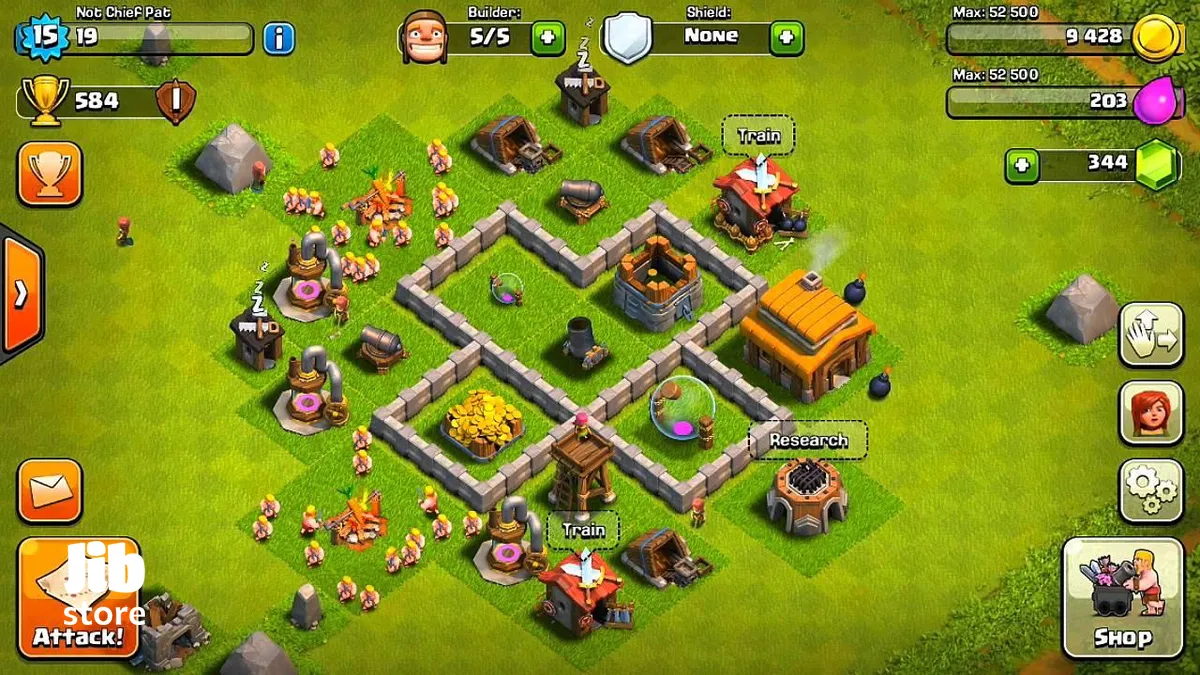Add a builder with the green plus

547,37
